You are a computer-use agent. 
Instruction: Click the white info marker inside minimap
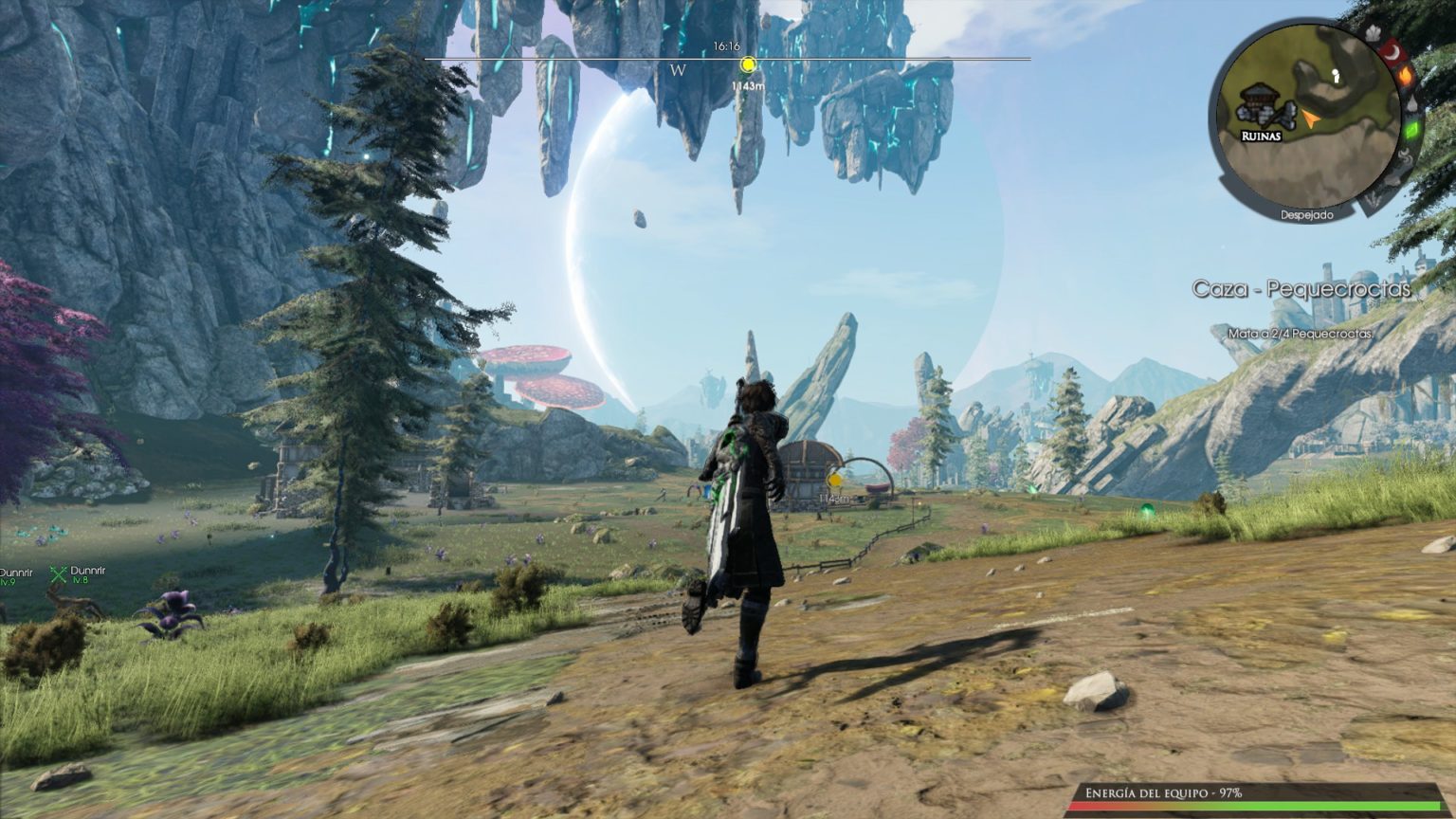[1337, 76]
